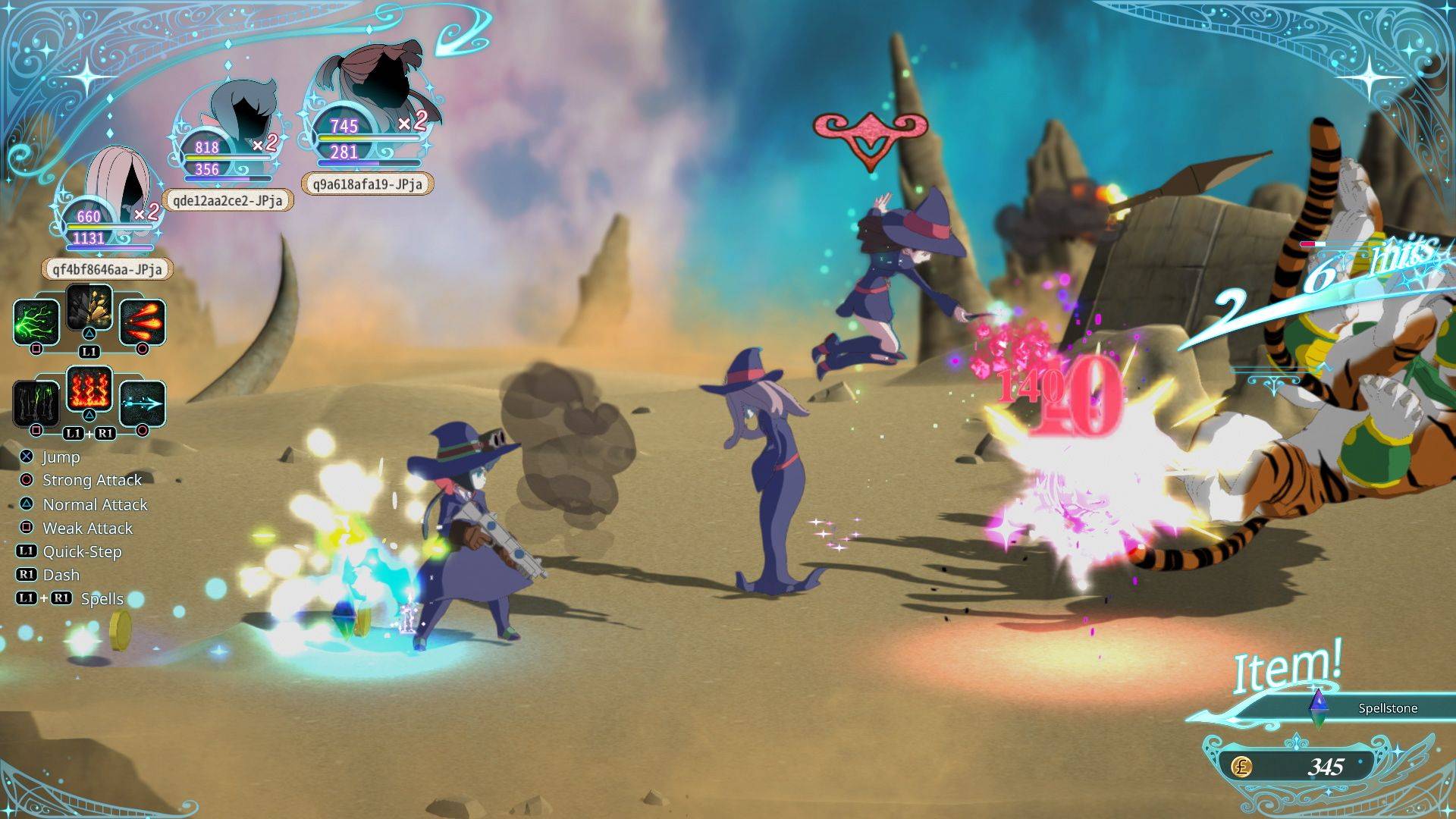This screenshot has width=1456, height=819.
Task: Choose the dark green vines spell
Action: [36, 403]
